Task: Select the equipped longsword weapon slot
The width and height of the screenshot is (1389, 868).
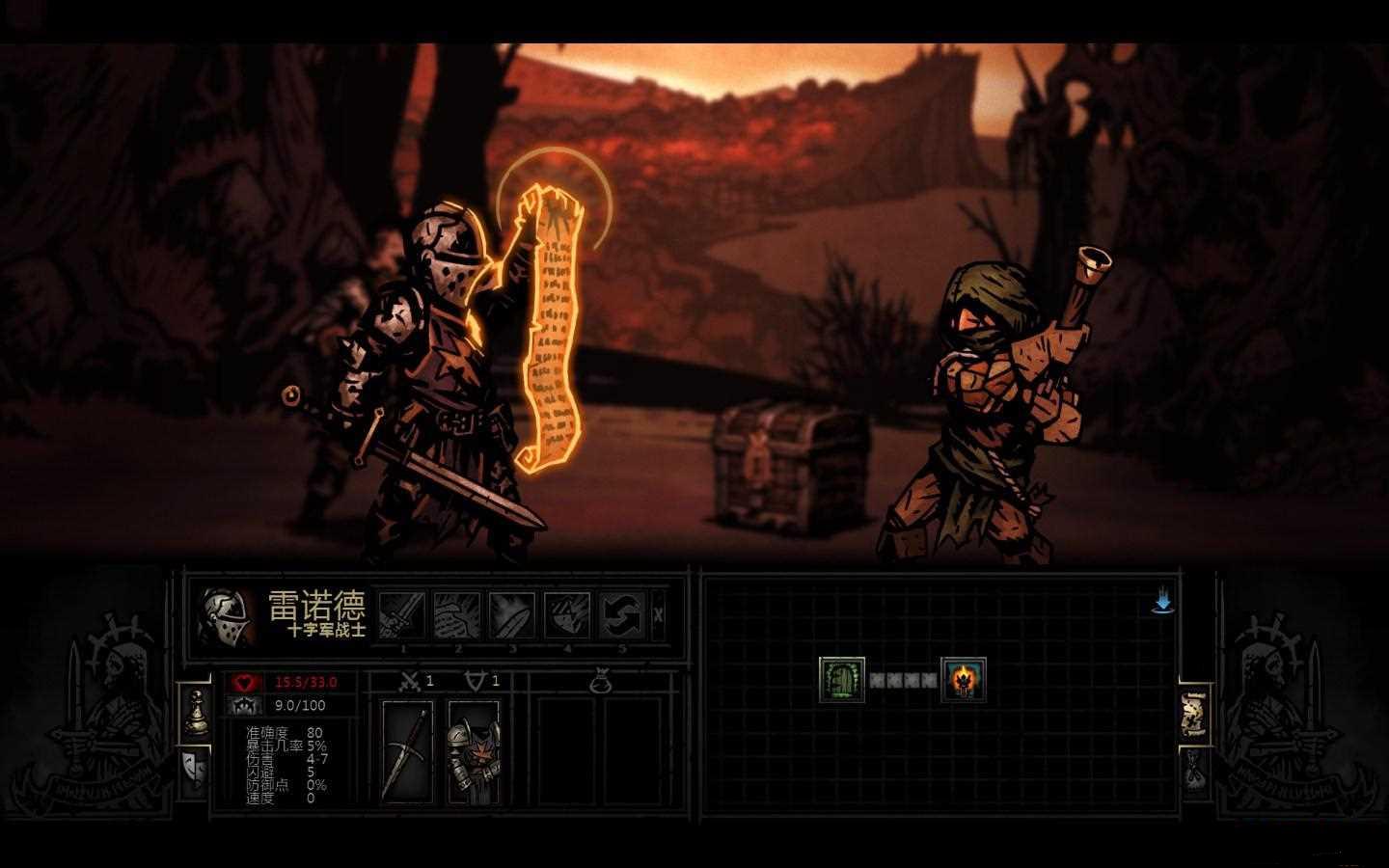Action: click(406, 752)
